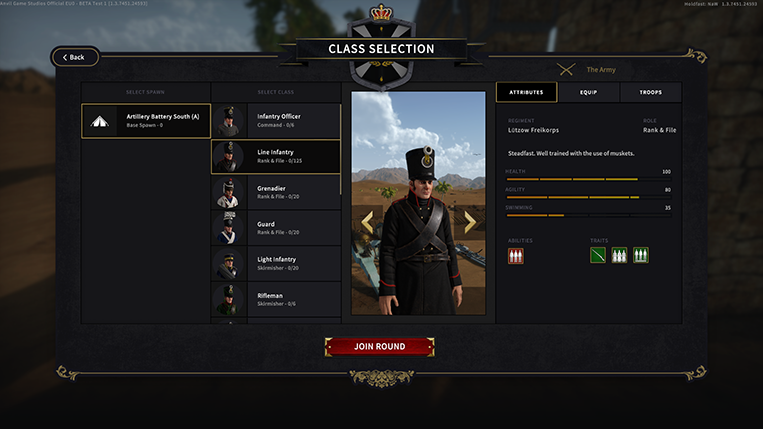Select the Artillery Battery South spawn
The height and width of the screenshot is (429, 763).
146,121
